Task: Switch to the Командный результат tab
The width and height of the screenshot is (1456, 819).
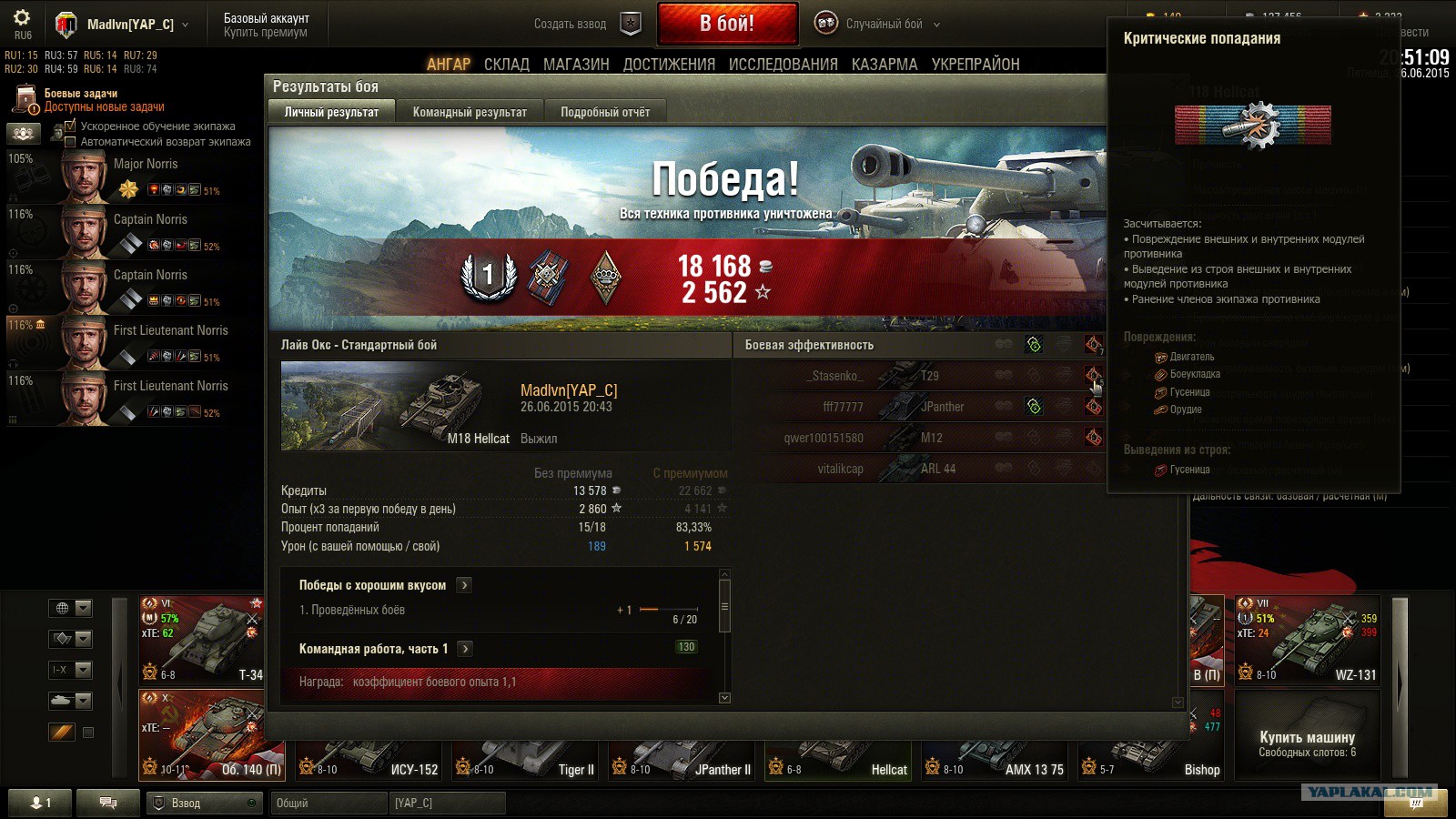Action: tap(470, 112)
